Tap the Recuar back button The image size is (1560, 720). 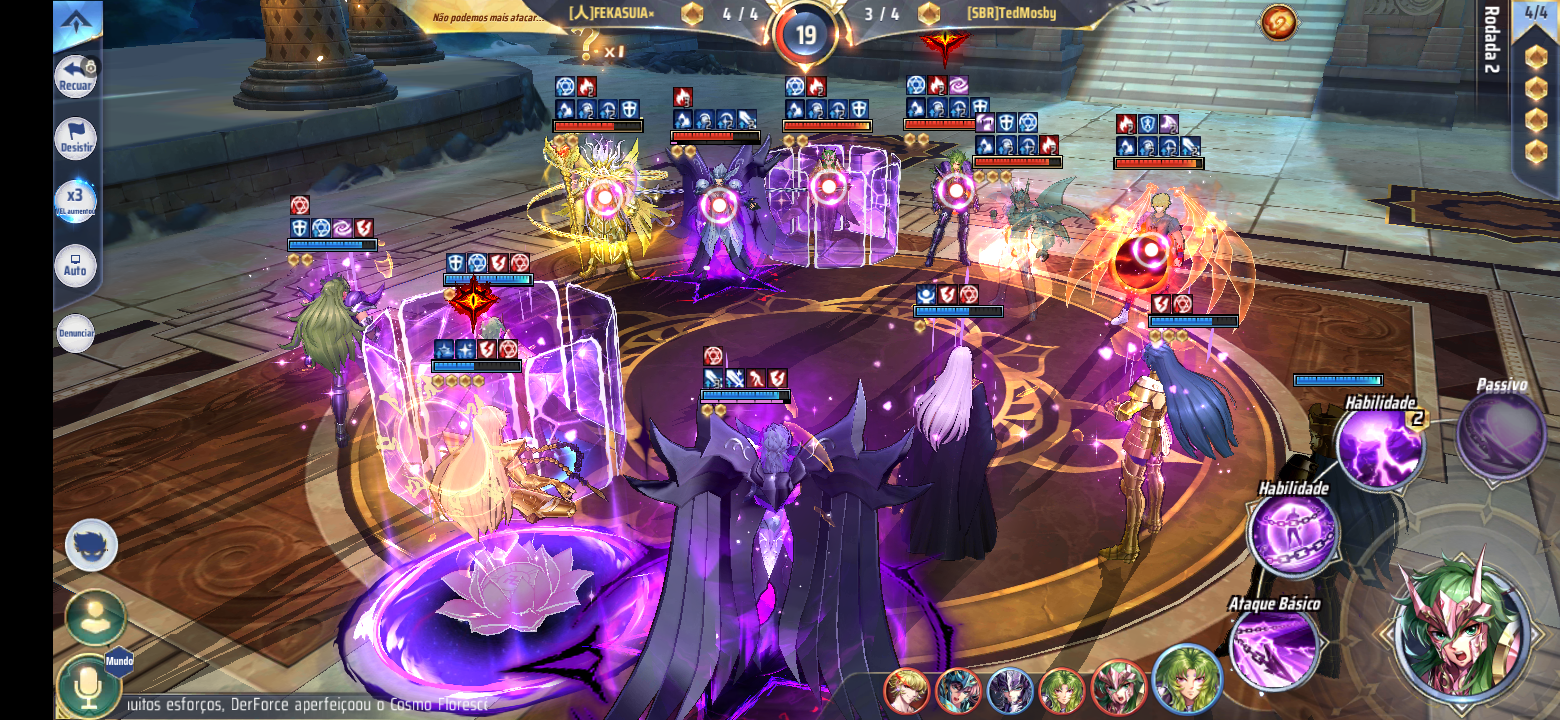point(76,77)
